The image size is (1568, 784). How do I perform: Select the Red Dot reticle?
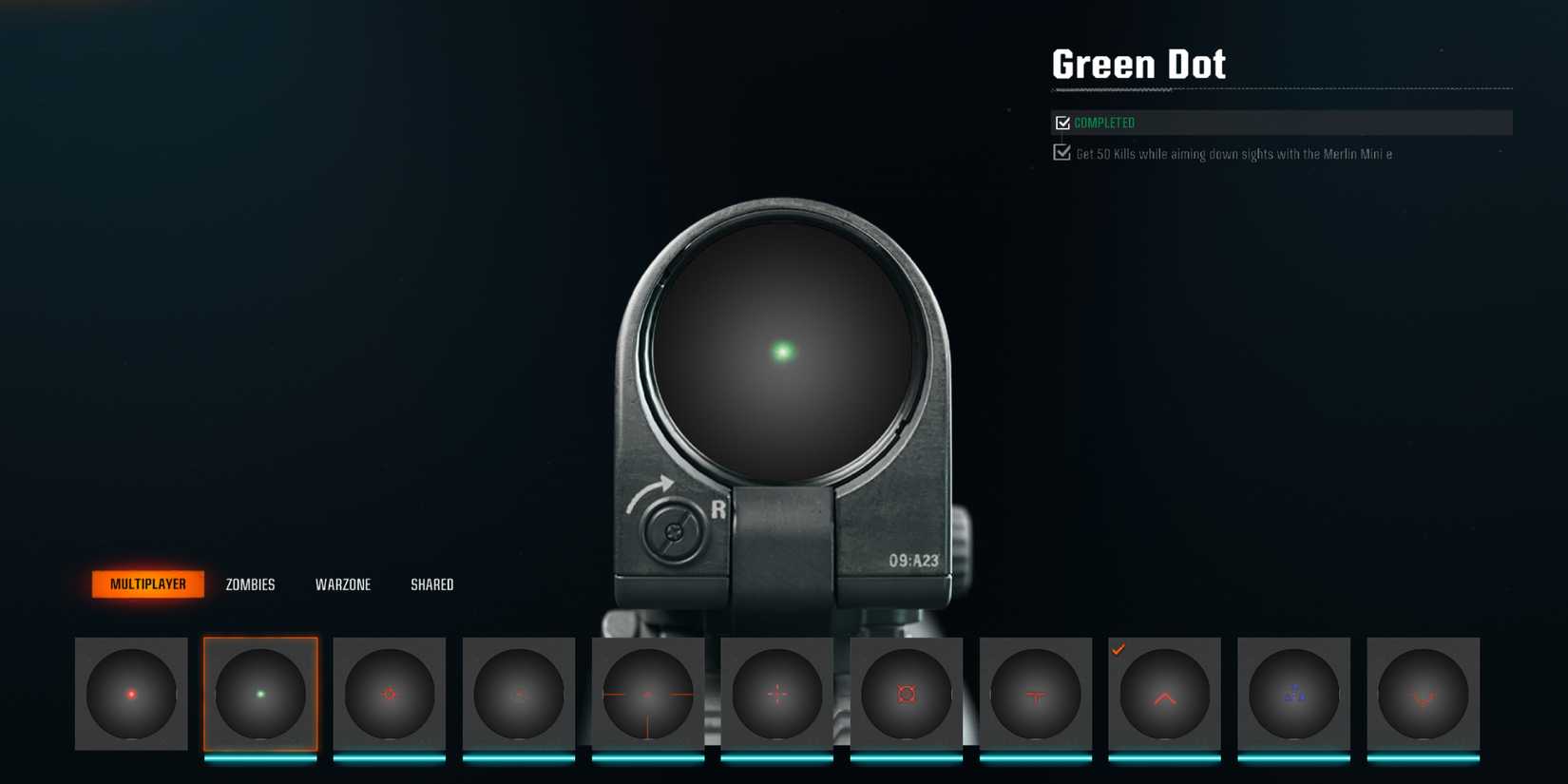tap(130, 694)
